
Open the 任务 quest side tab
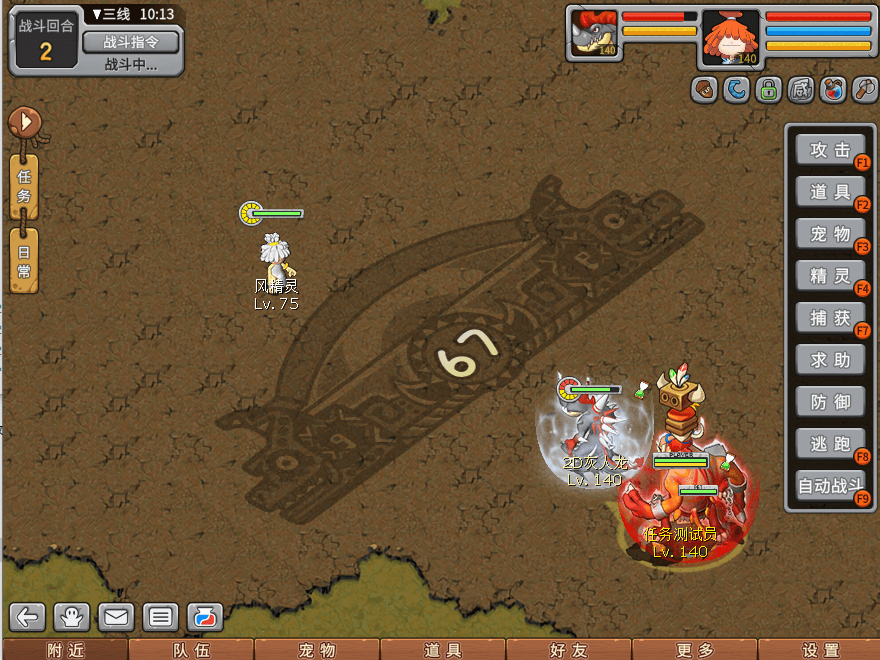[25, 187]
